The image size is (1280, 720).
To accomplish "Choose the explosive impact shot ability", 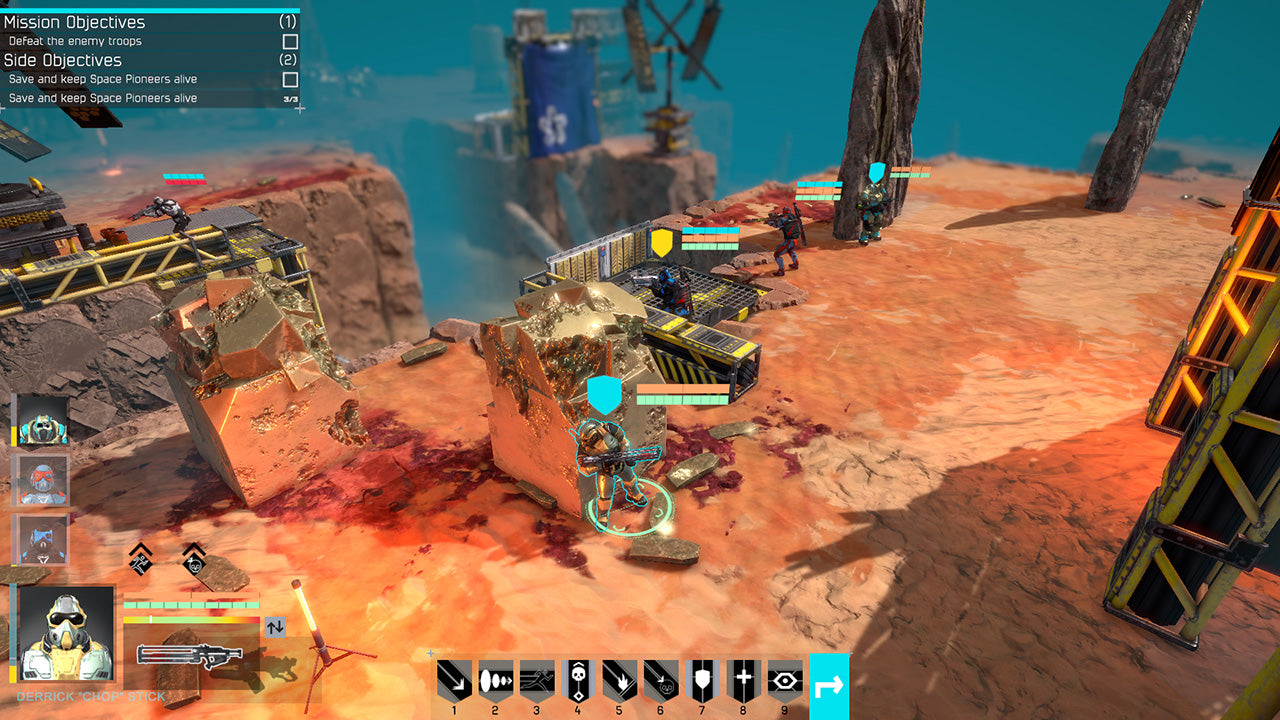I will tap(619, 682).
